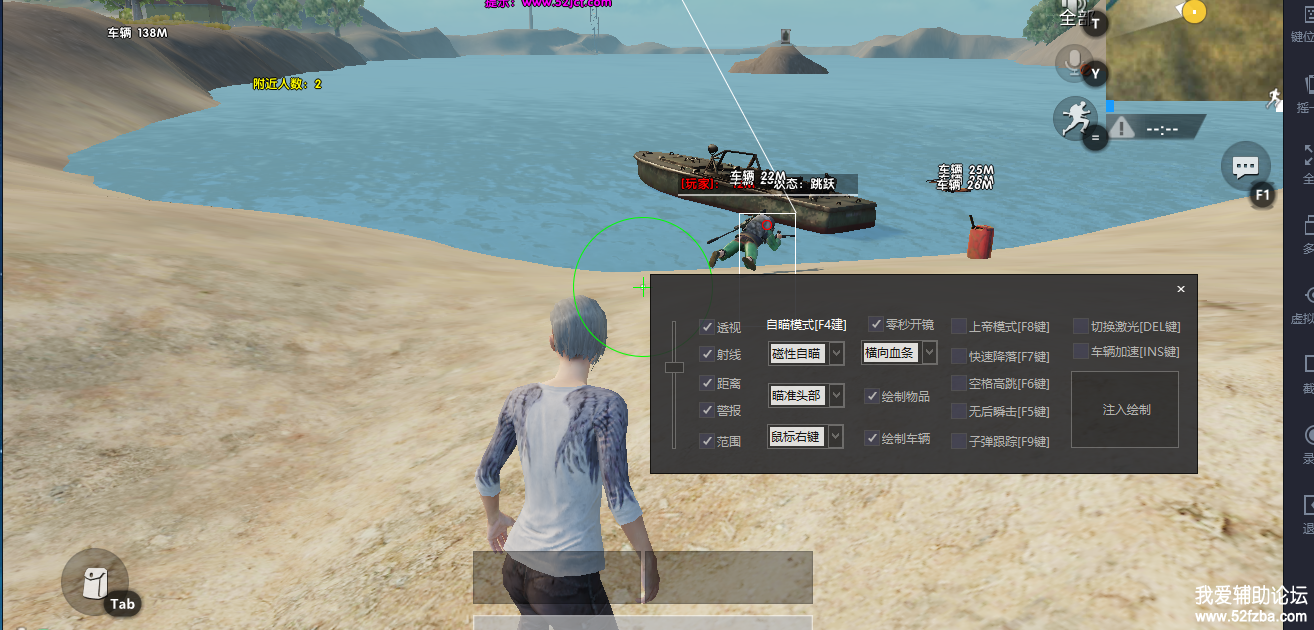Toggle the microphone icon
Screen dimensions: 1314x630
[x=1074, y=62]
